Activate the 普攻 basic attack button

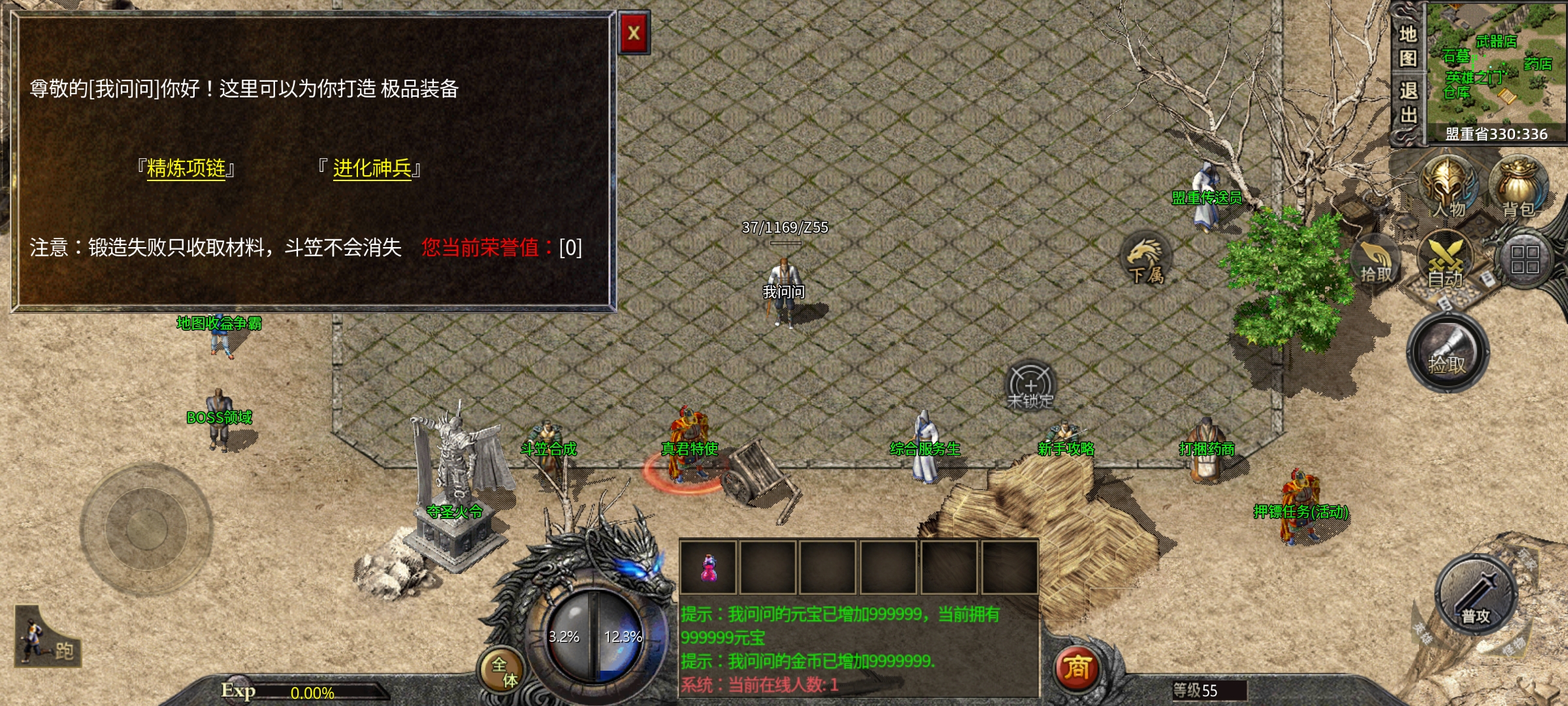[x=1475, y=596]
